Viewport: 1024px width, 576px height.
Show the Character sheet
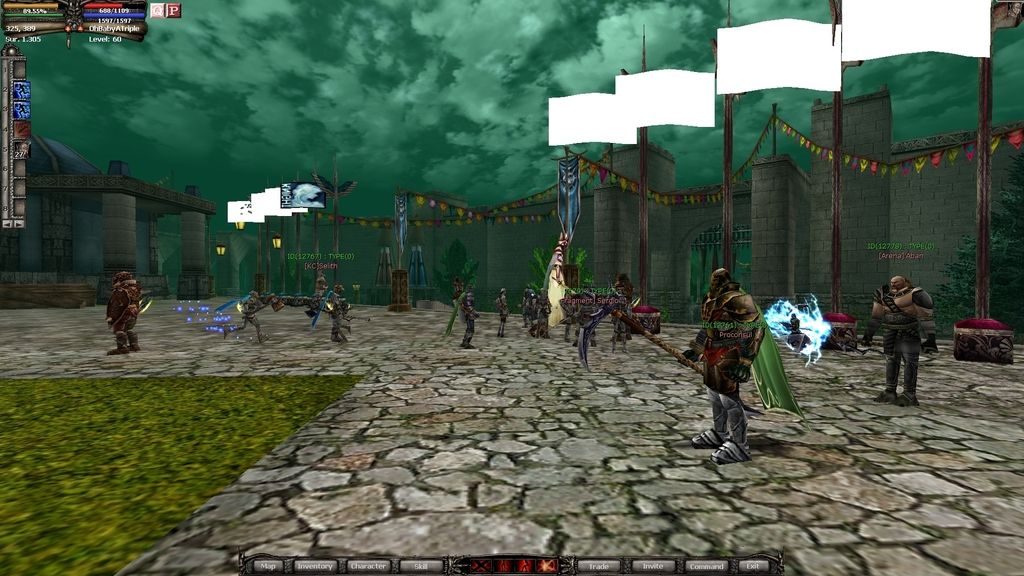(368, 566)
